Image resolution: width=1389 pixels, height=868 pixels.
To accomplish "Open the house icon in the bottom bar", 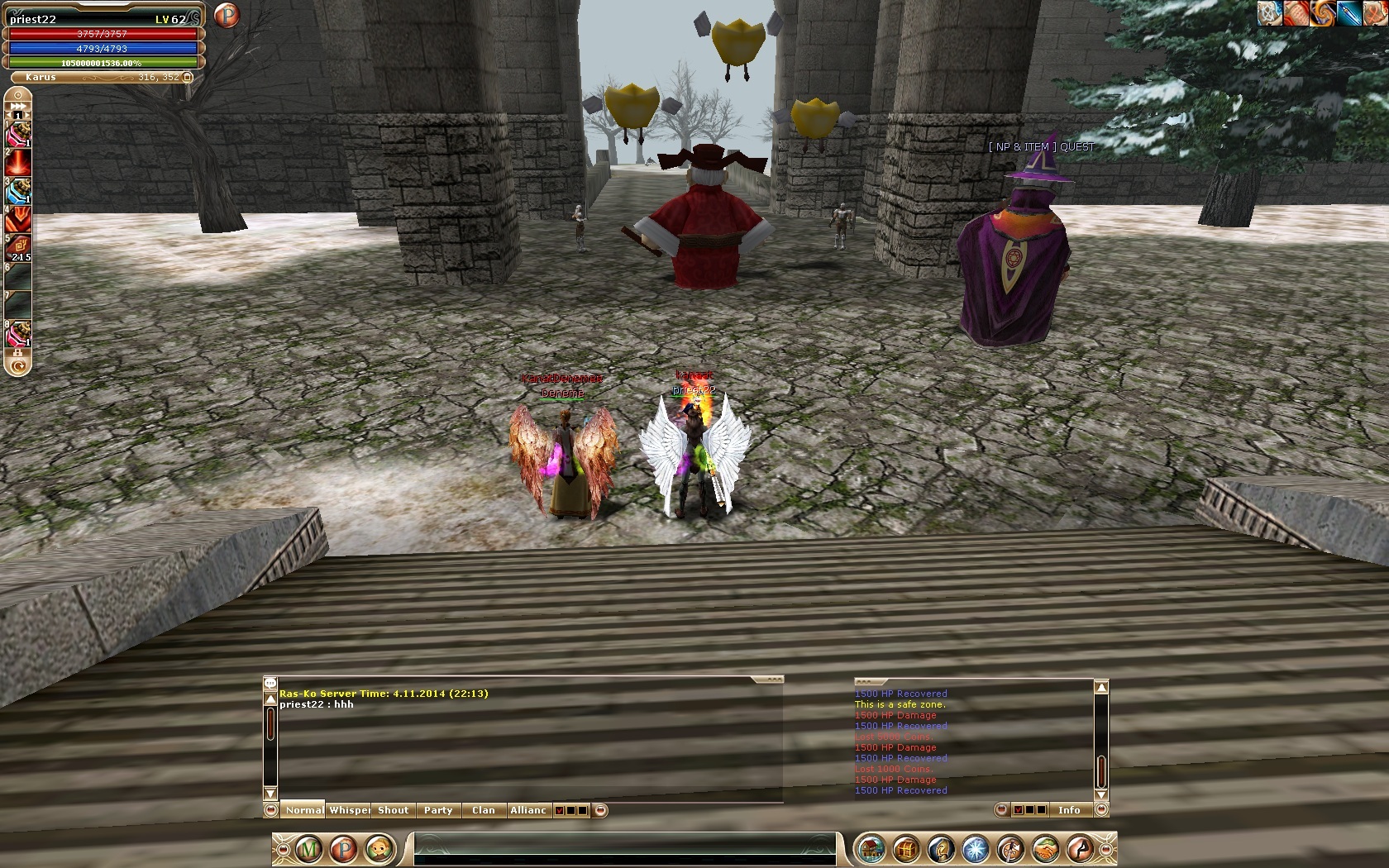I will pyautogui.click(x=871, y=849).
